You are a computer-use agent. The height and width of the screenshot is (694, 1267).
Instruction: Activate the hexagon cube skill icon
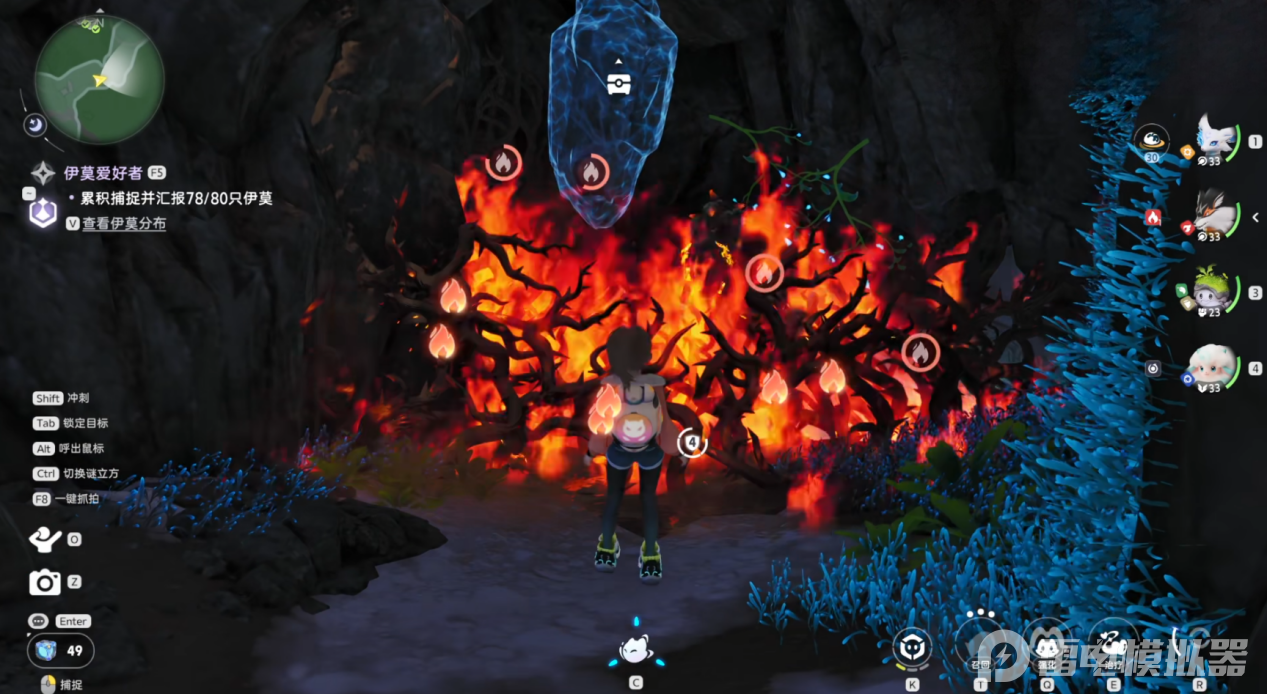coord(912,647)
